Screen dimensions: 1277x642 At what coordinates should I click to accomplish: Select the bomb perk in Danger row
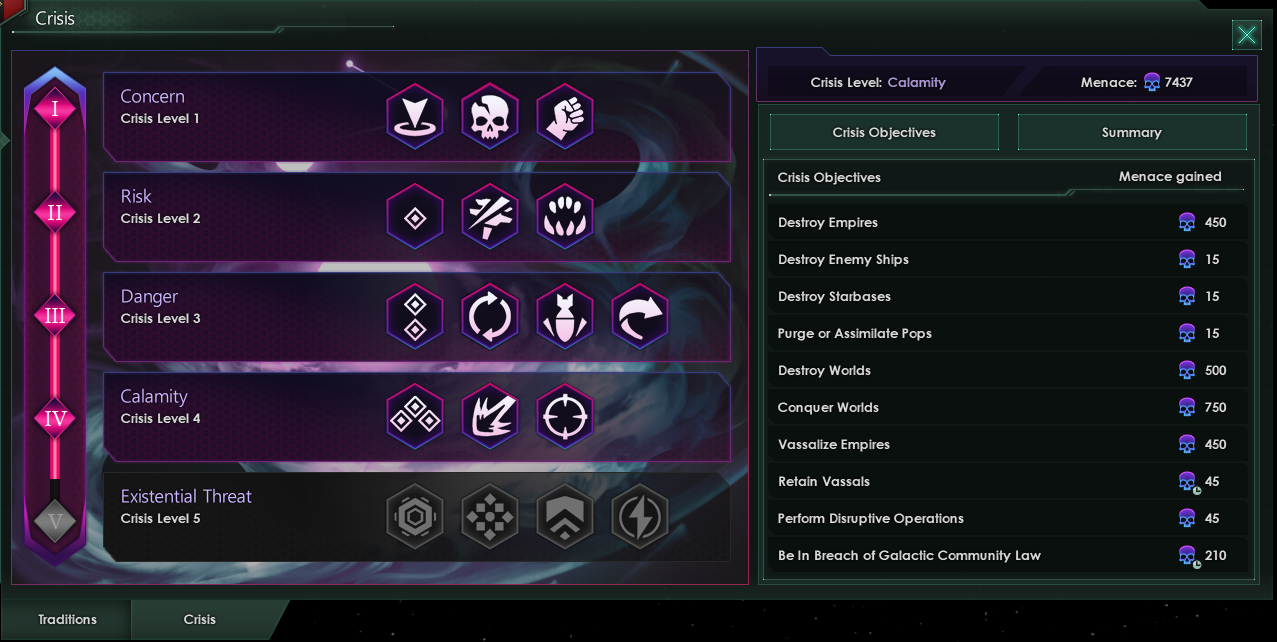(565, 316)
